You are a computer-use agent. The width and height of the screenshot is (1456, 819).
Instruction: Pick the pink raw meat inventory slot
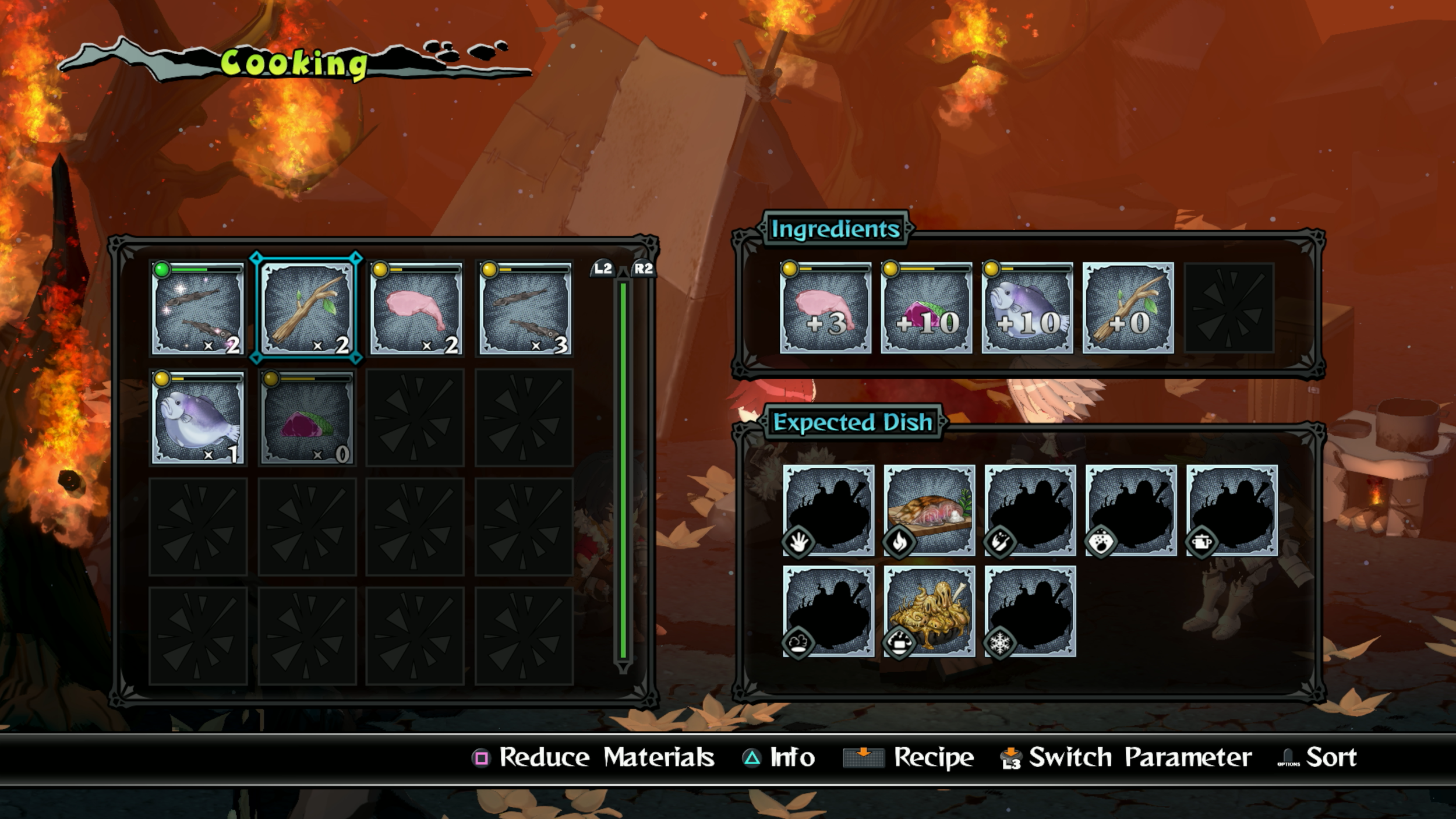point(416,308)
